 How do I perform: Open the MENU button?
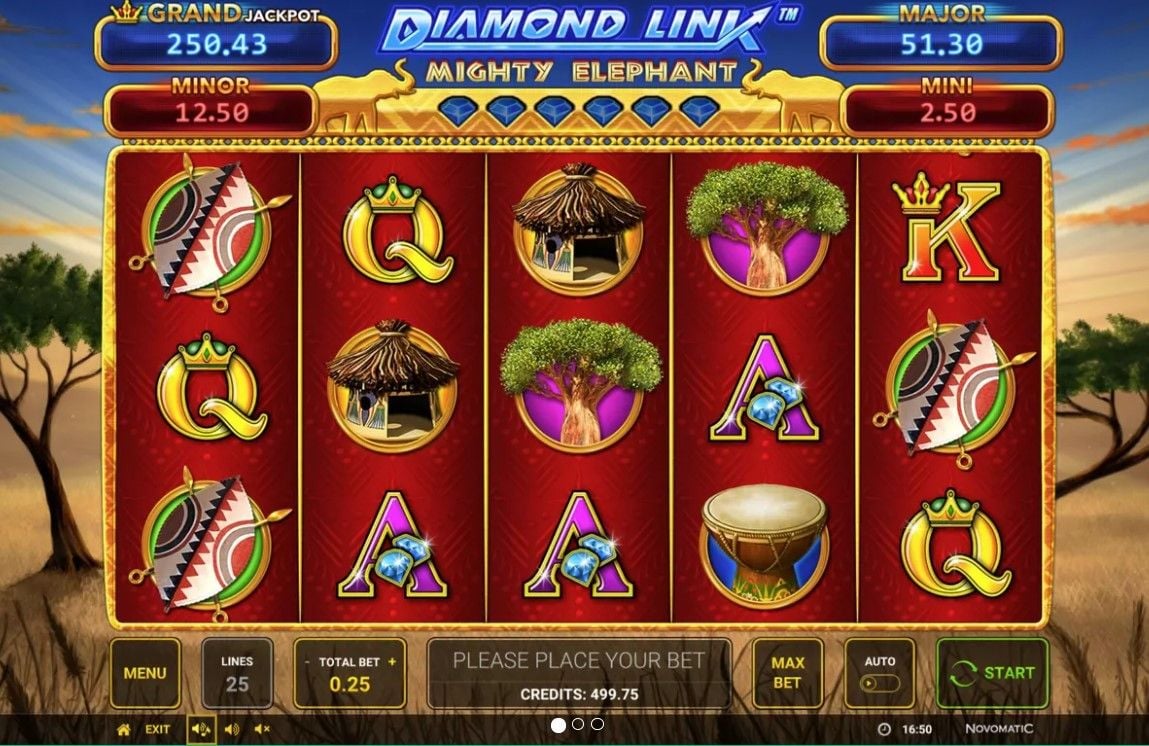coord(145,673)
